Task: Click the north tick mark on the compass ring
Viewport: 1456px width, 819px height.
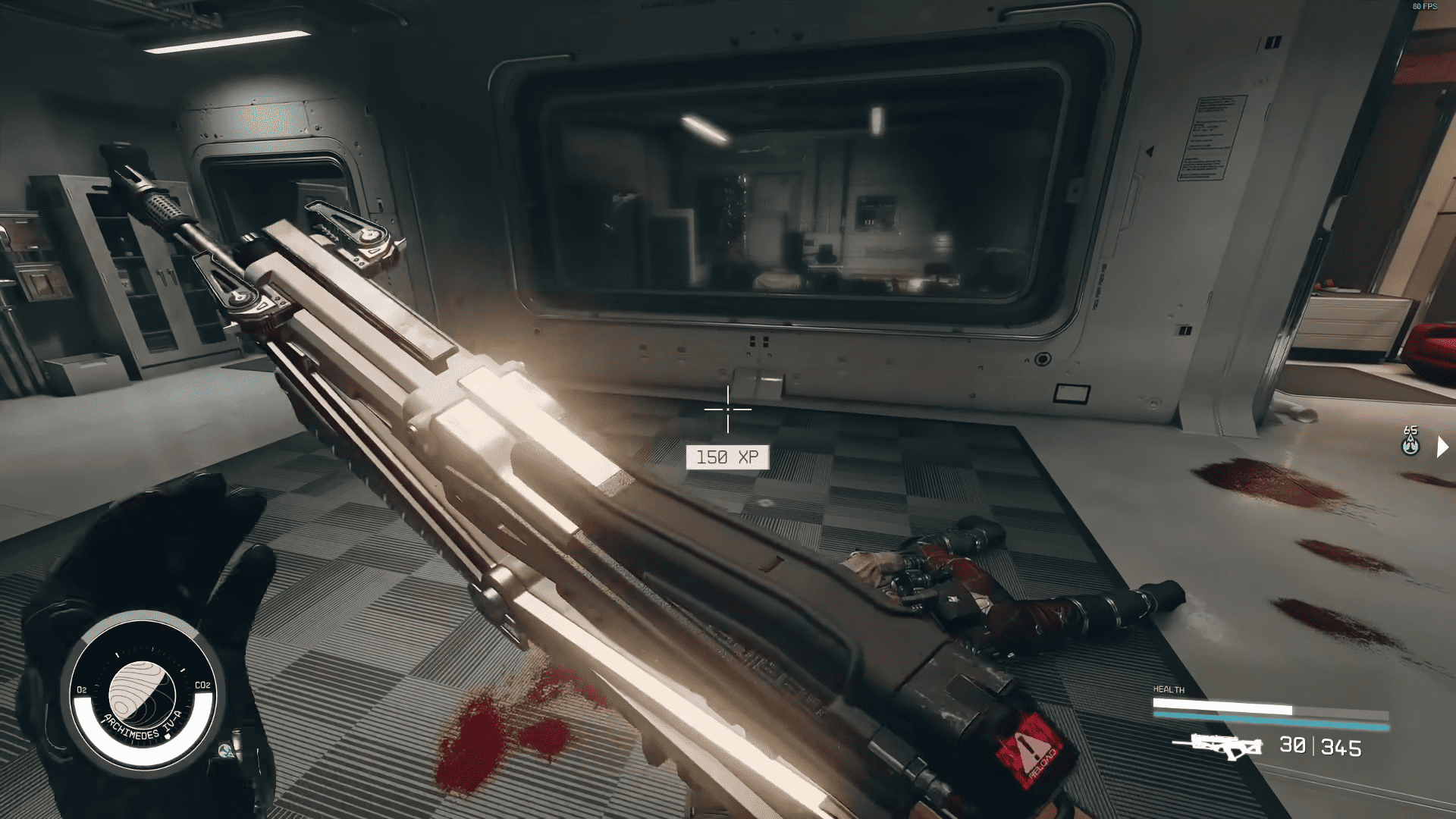Action: (117, 654)
